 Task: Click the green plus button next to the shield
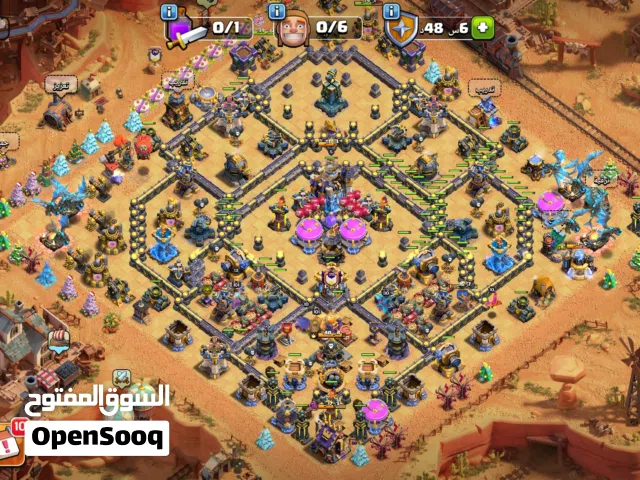[x=484, y=28]
